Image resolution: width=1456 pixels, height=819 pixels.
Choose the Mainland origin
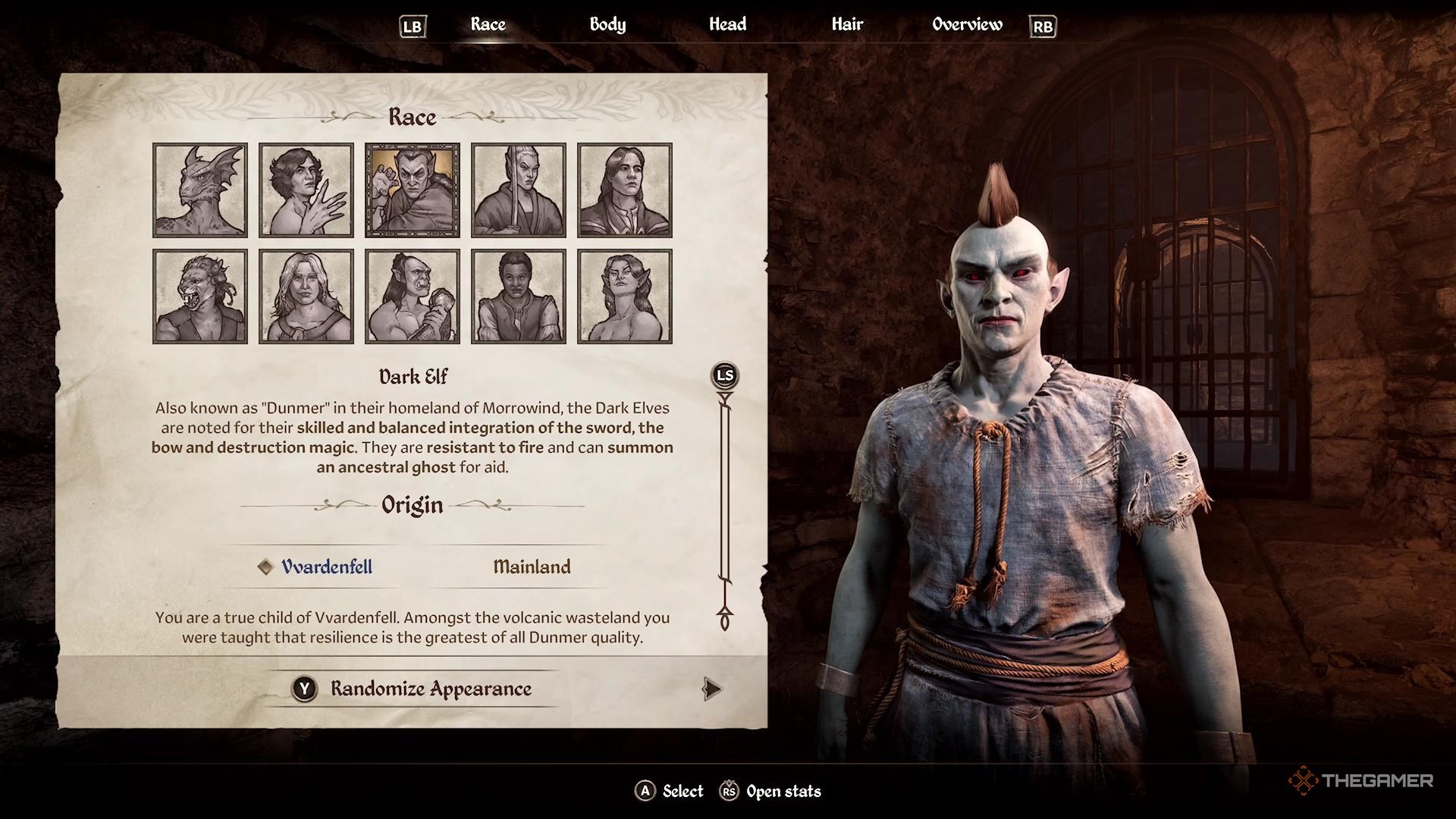point(532,566)
